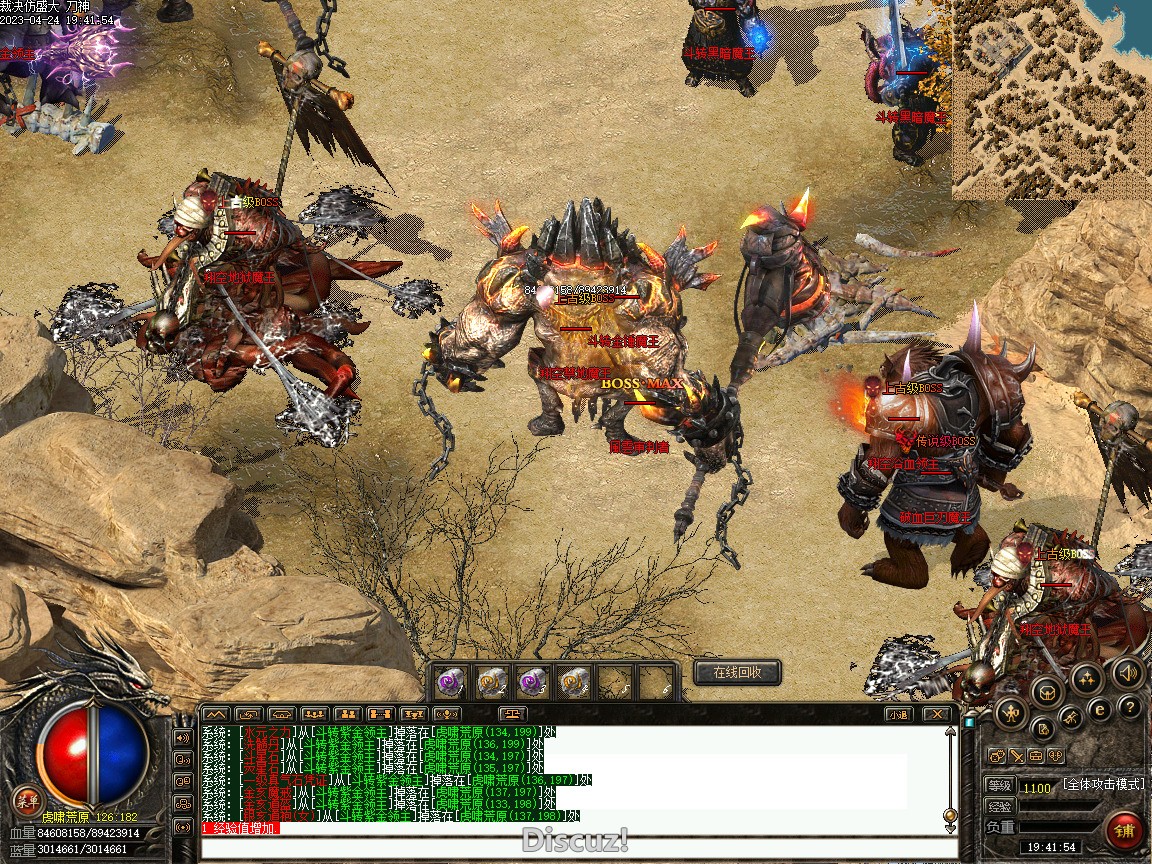Click the round 'e' icon

pyautogui.click(x=1099, y=710)
